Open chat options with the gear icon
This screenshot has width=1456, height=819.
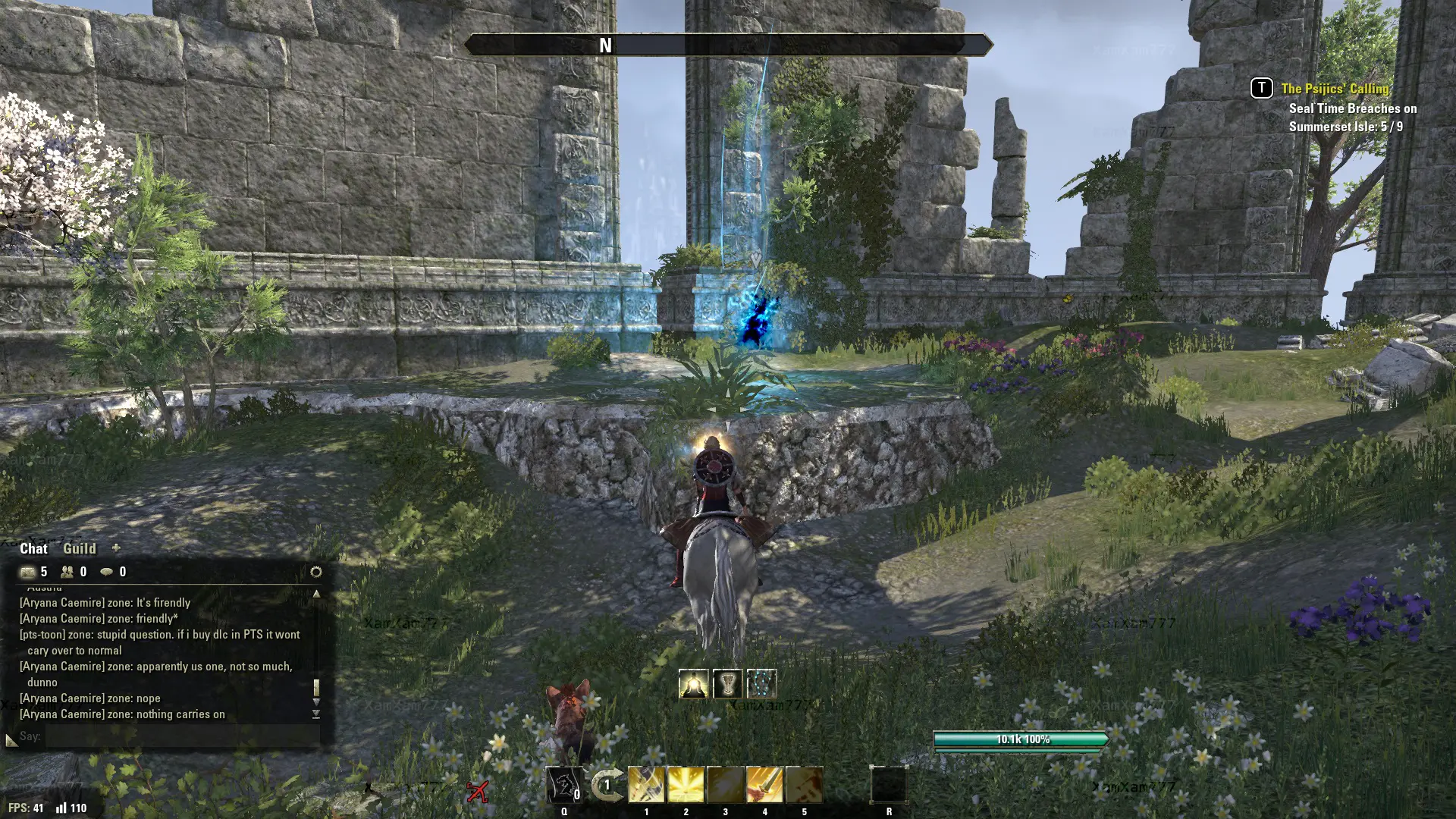[x=316, y=572]
